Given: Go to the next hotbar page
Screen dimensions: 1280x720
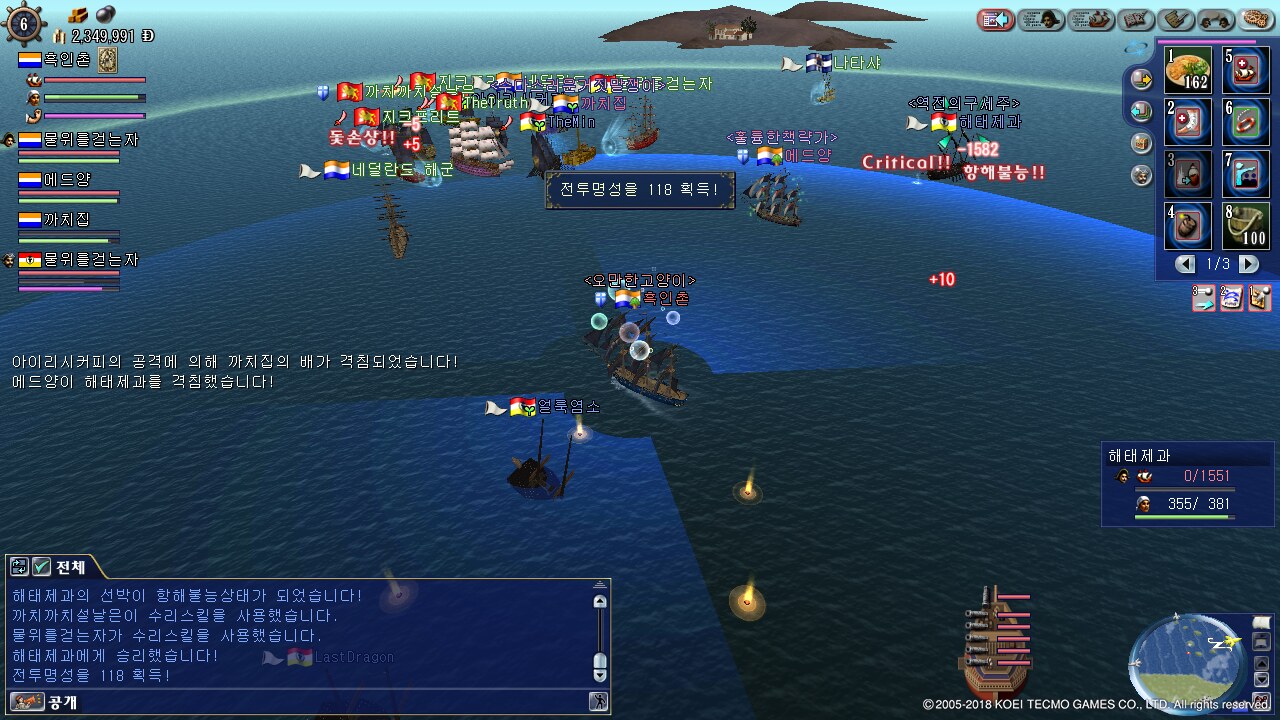Looking at the screenshot, I should 1249,265.
